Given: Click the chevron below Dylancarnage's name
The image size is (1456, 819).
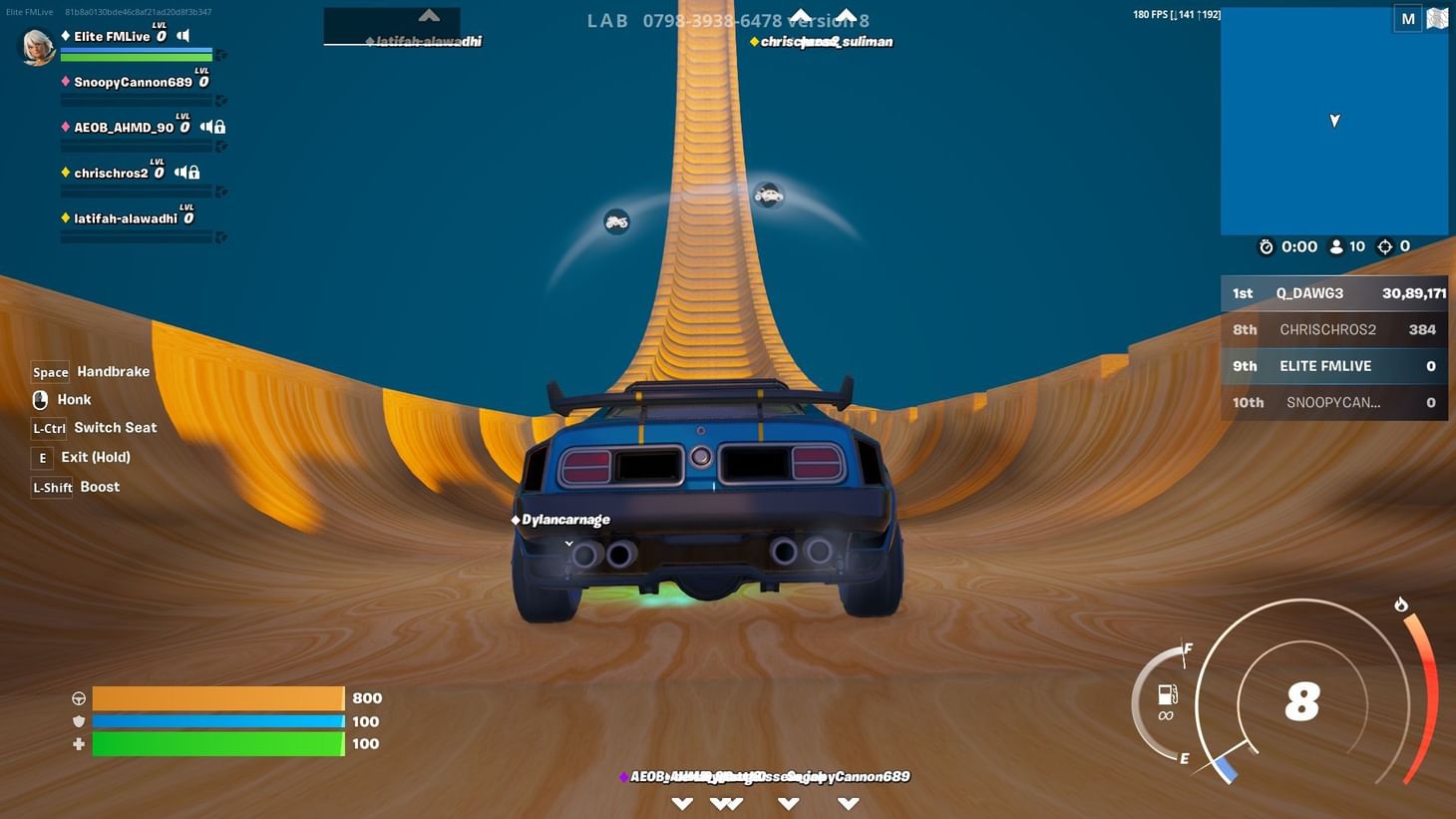Looking at the screenshot, I should [x=568, y=544].
